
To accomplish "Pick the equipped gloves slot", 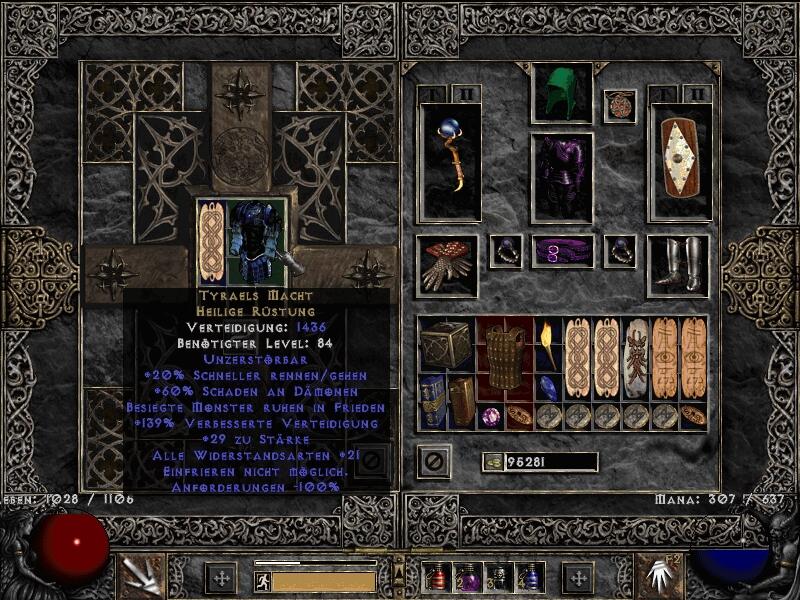I will coord(446,263).
